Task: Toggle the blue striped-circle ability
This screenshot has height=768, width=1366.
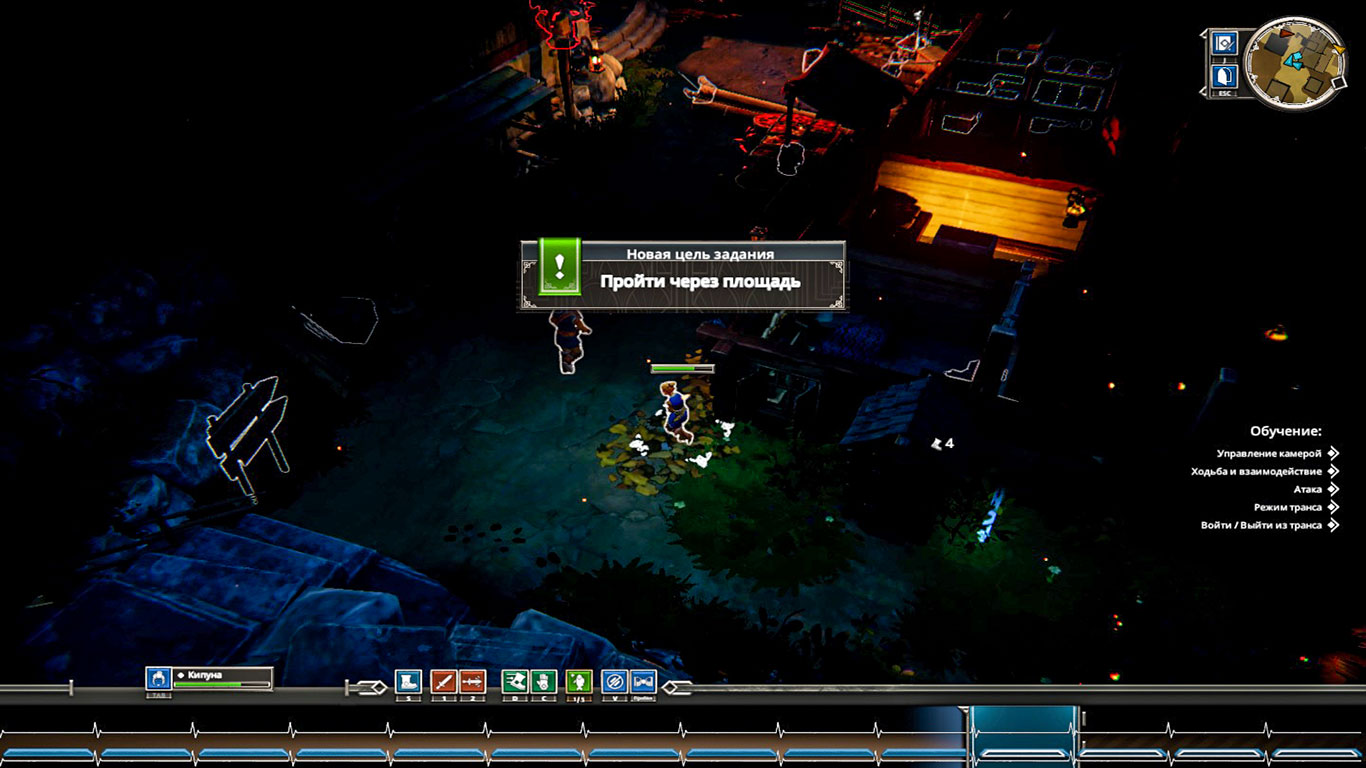Action: pyautogui.click(x=614, y=682)
